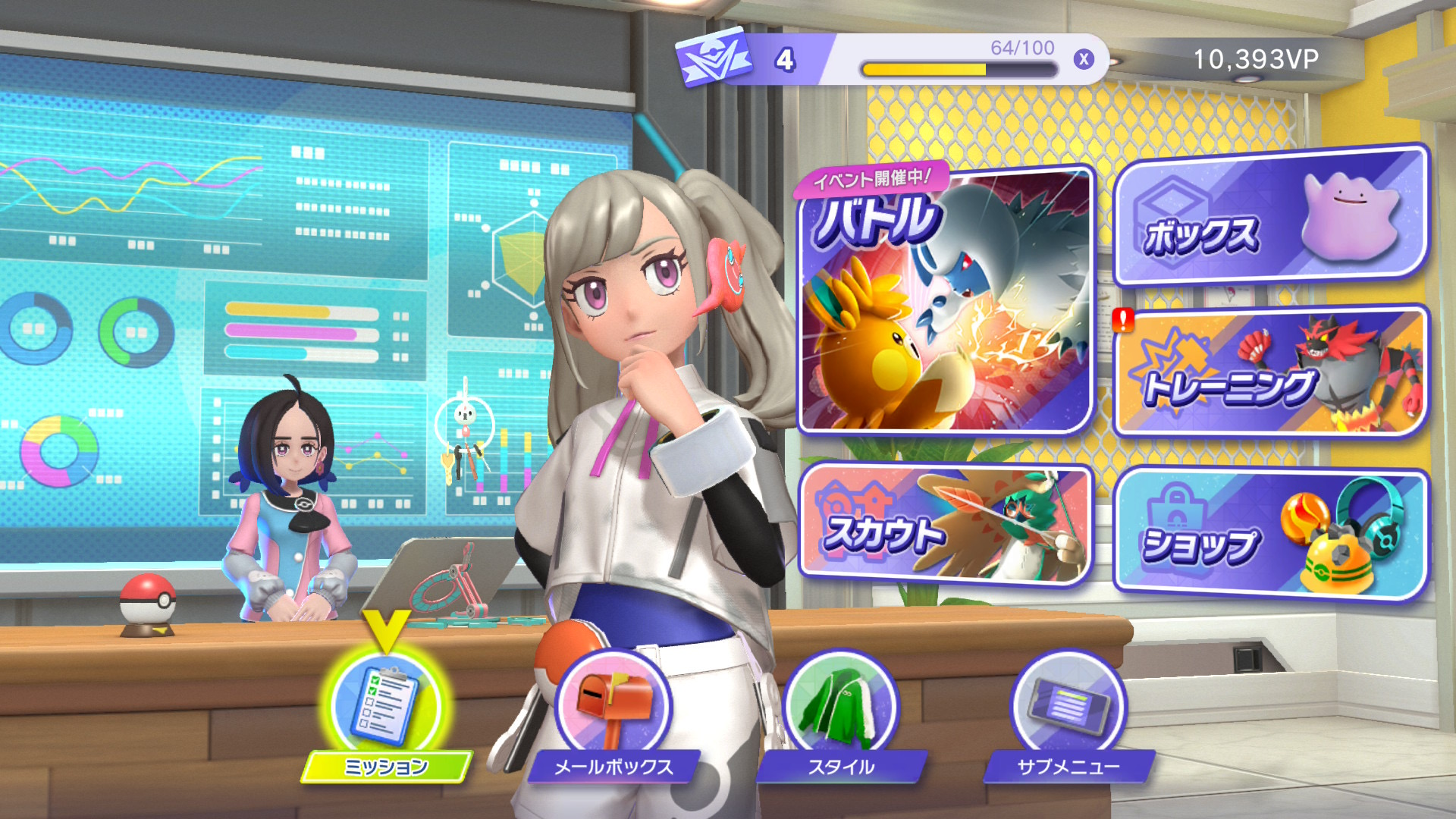Check the メールボックス (Mailbox) icon
Viewport: 1456px width, 819px height.
[613, 705]
